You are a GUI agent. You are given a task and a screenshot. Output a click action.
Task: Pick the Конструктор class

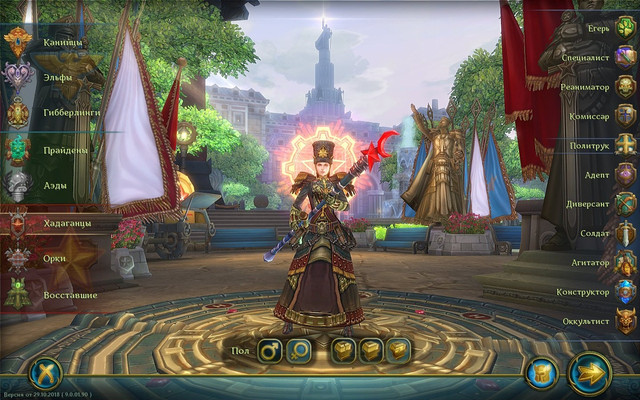point(625,292)
